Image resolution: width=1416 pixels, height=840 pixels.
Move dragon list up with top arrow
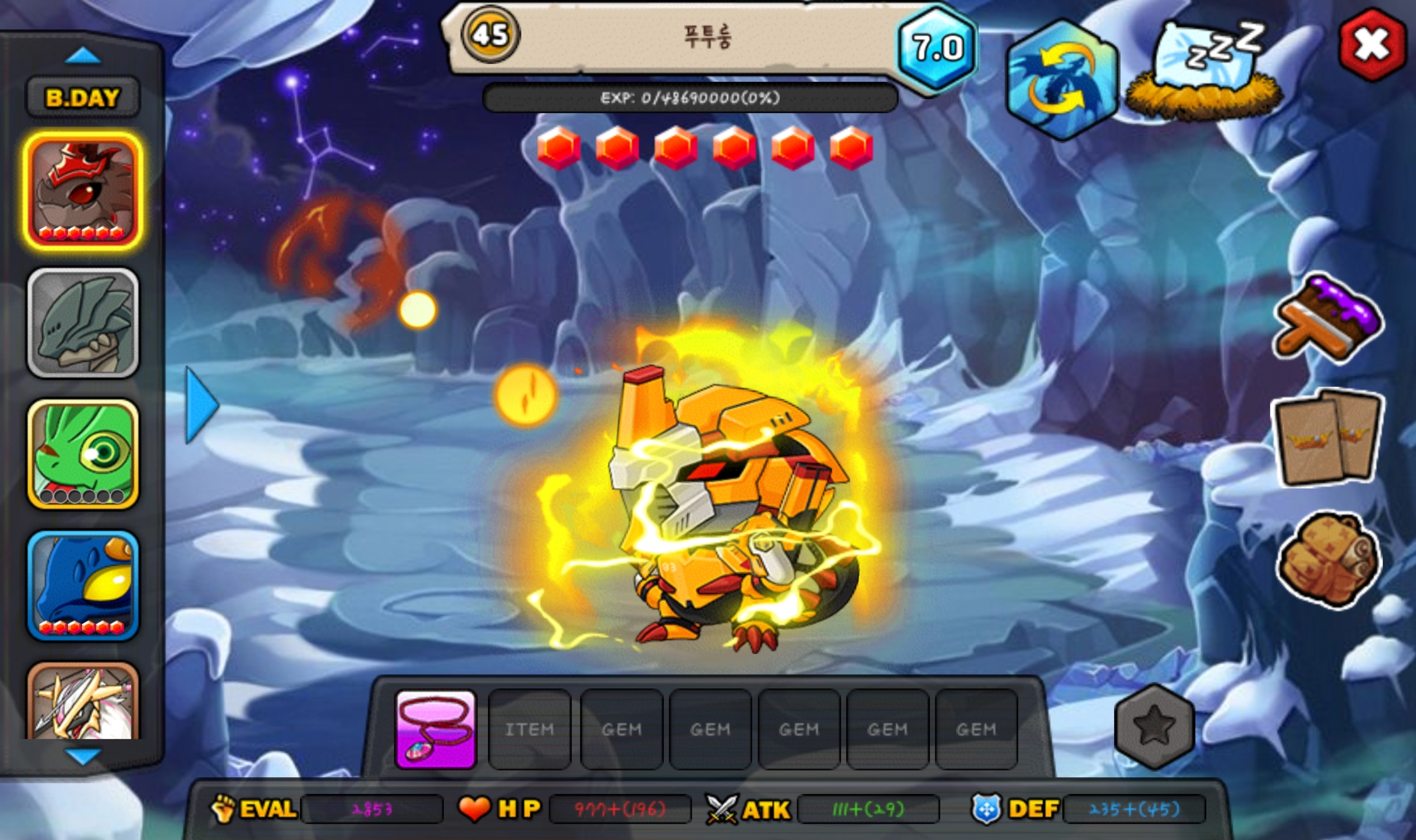pos(83,56)
